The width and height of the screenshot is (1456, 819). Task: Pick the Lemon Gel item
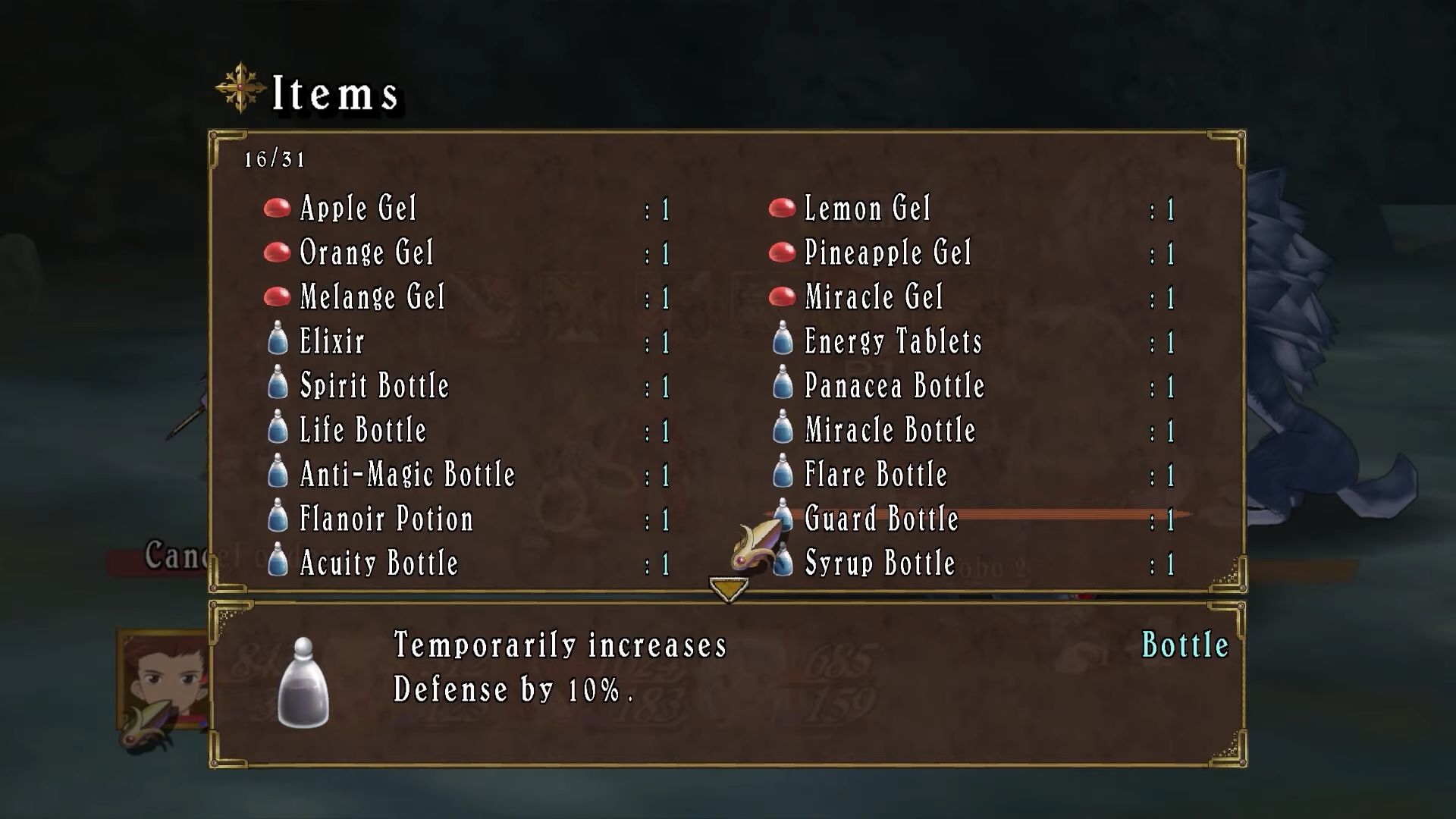tap(867, 209)
